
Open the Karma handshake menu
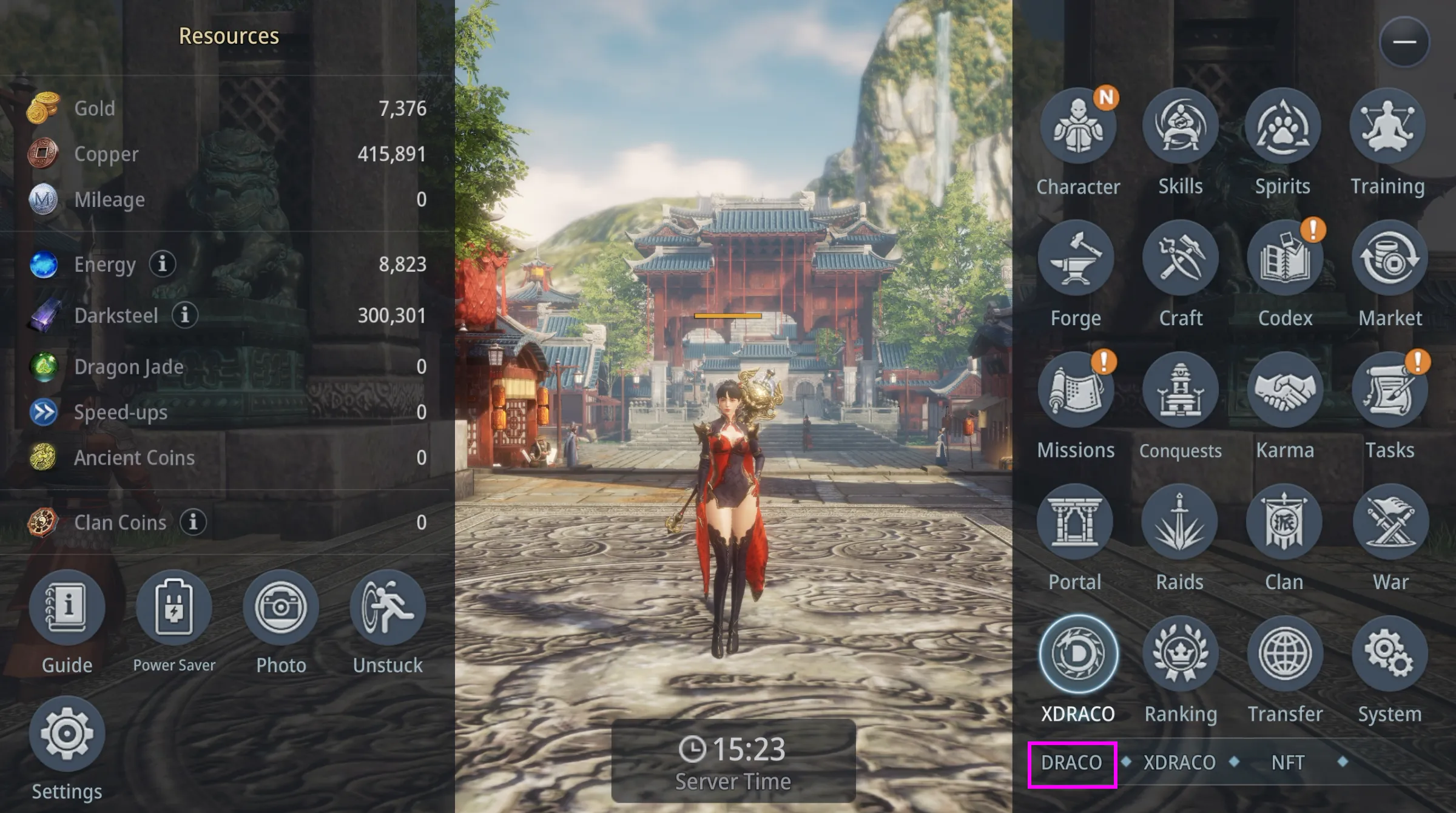pyautogui.click(x=1284, y=390)
